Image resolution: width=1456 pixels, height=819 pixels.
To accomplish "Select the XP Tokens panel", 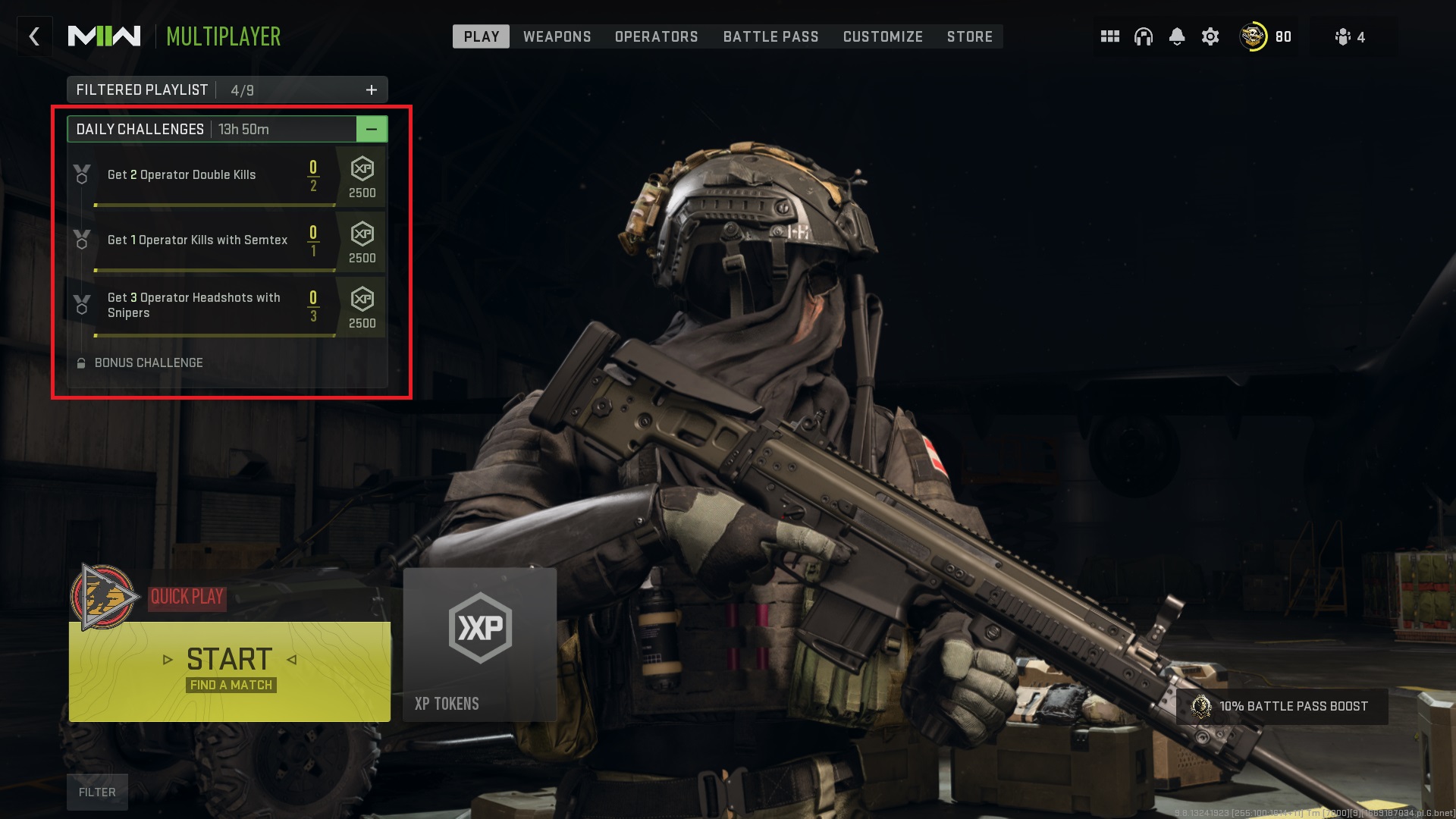I will (480, 645).
